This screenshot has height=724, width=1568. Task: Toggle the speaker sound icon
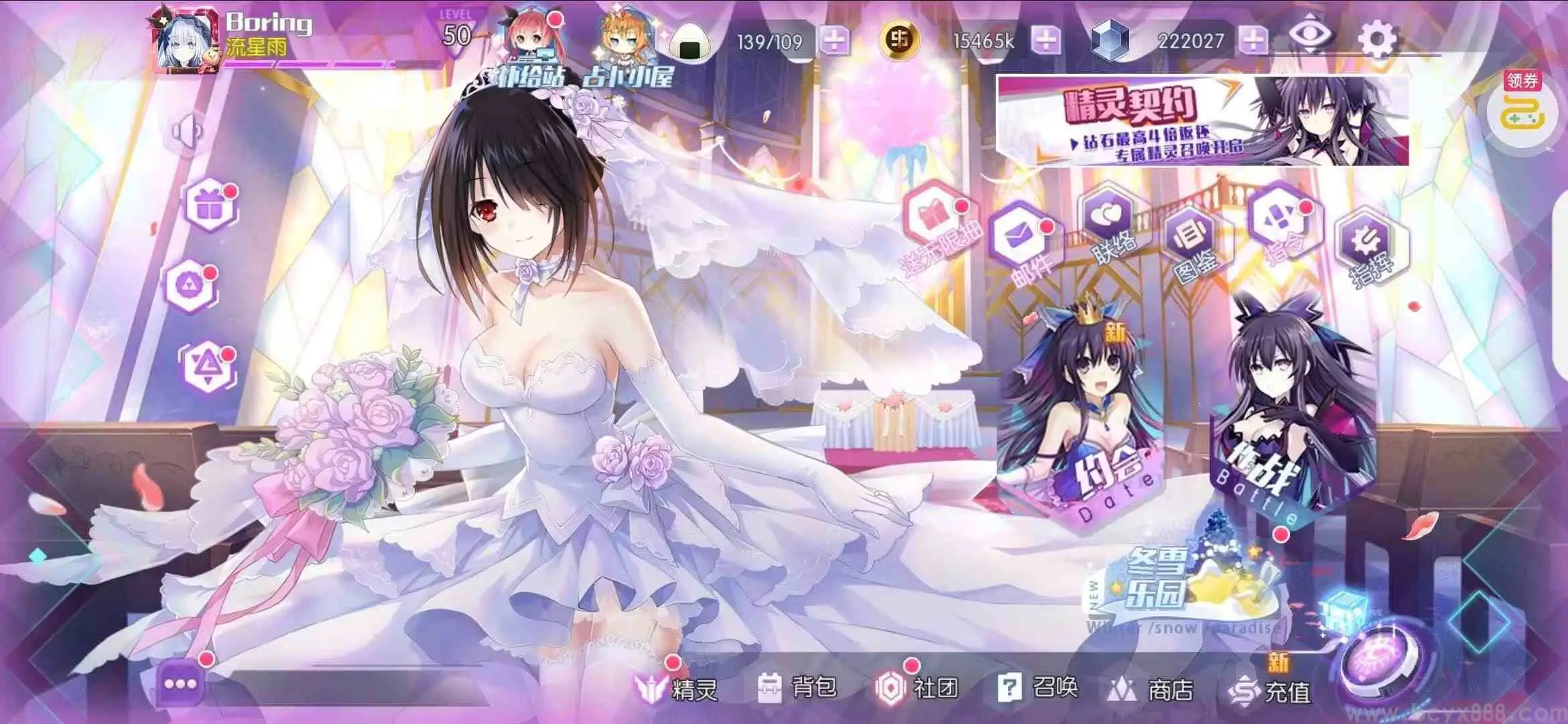tap(186, 131)
